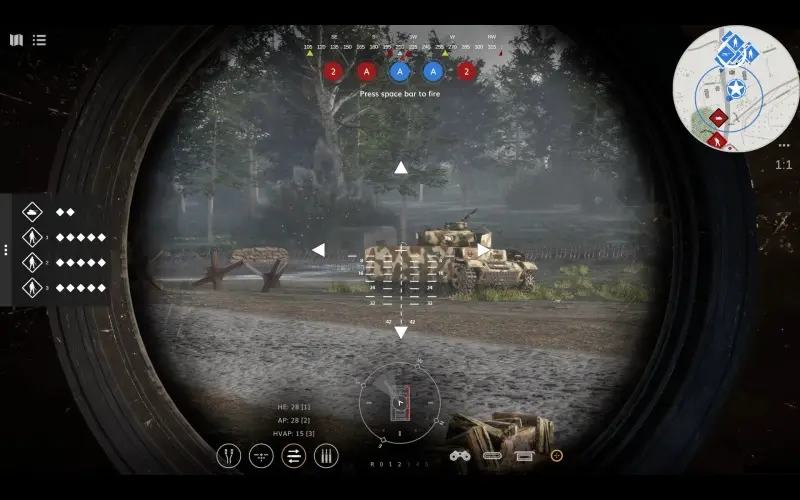Open the map icon in top-left corner

(16, 40)
